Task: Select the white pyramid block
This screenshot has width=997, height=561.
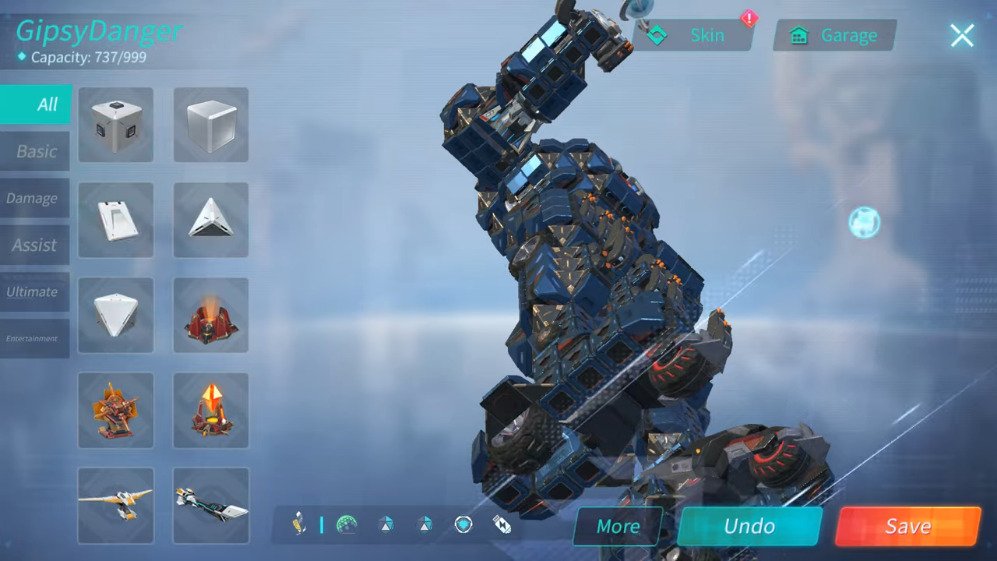Action: click(x=211, y=220)
